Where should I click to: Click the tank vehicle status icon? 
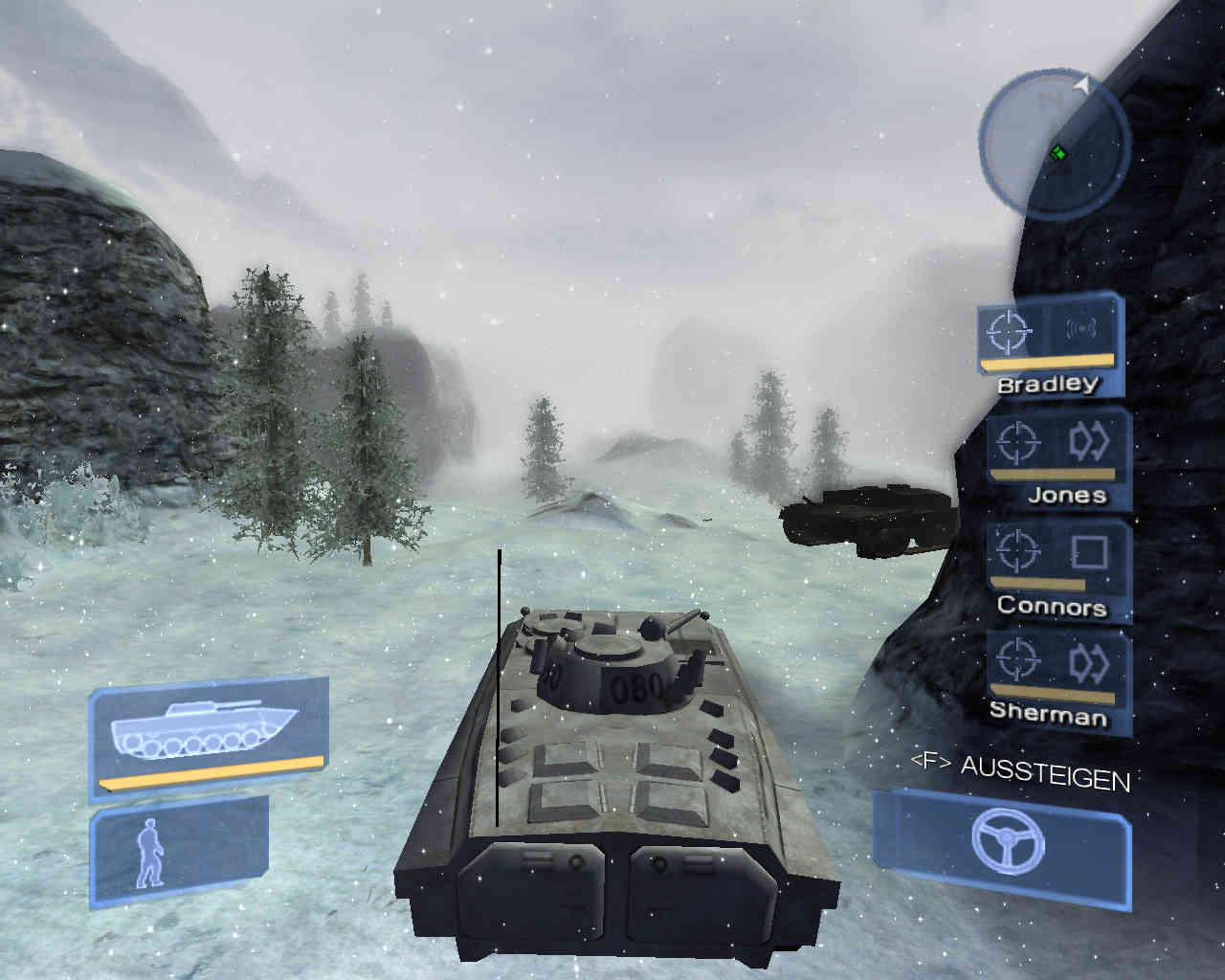pyautogui.click(x=210, y=736)
